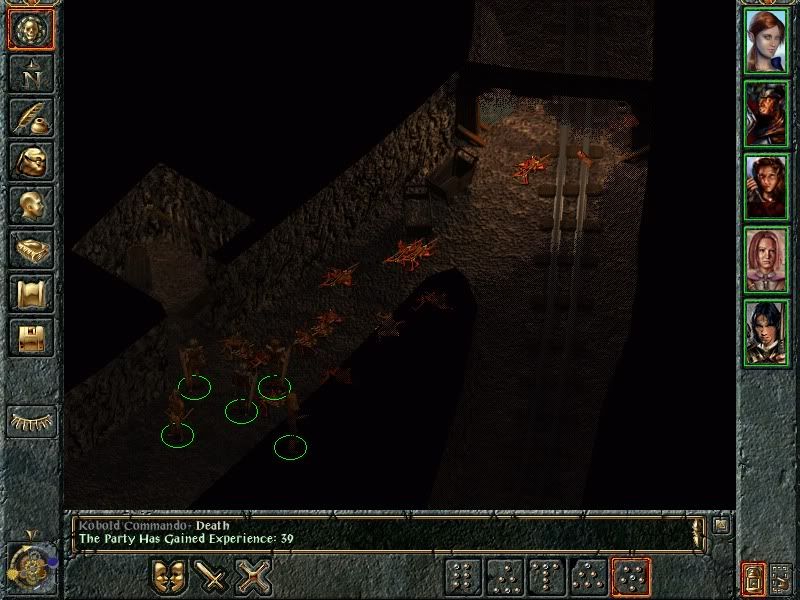
Task: Open the area map with the compass button
Action: click(30, 73)
